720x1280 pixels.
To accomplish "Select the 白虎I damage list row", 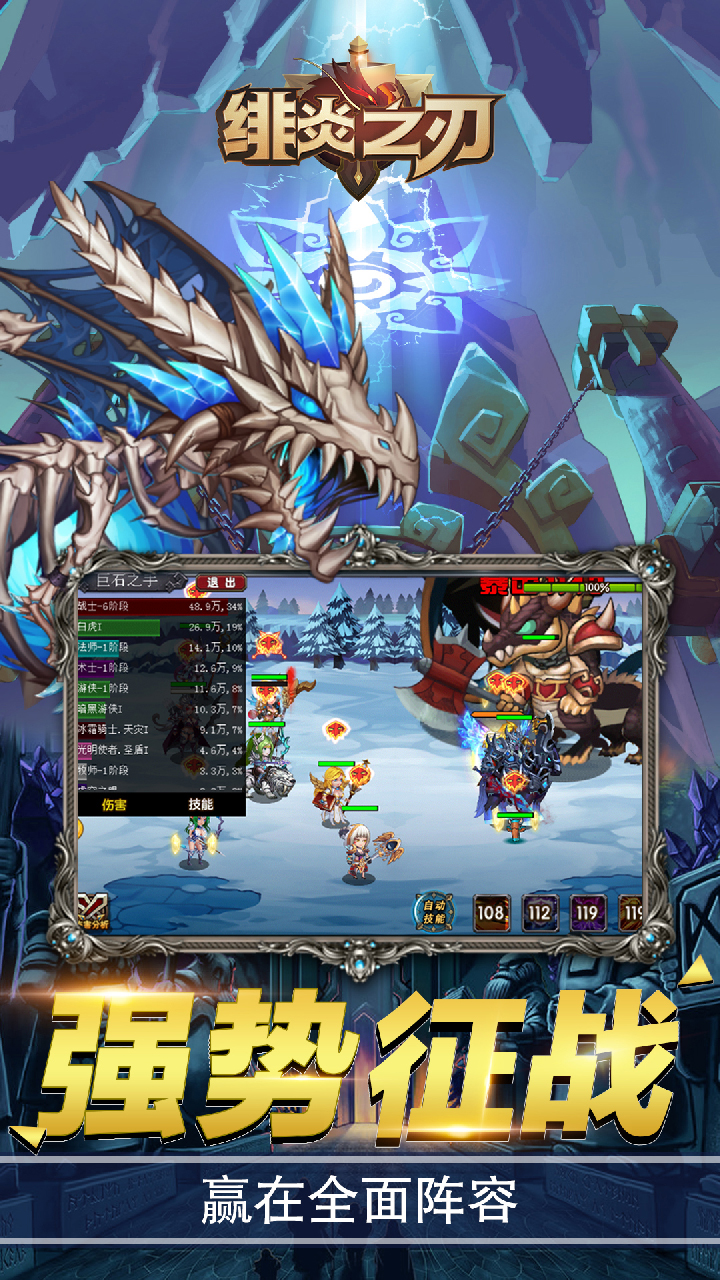I will coord(161,627).
